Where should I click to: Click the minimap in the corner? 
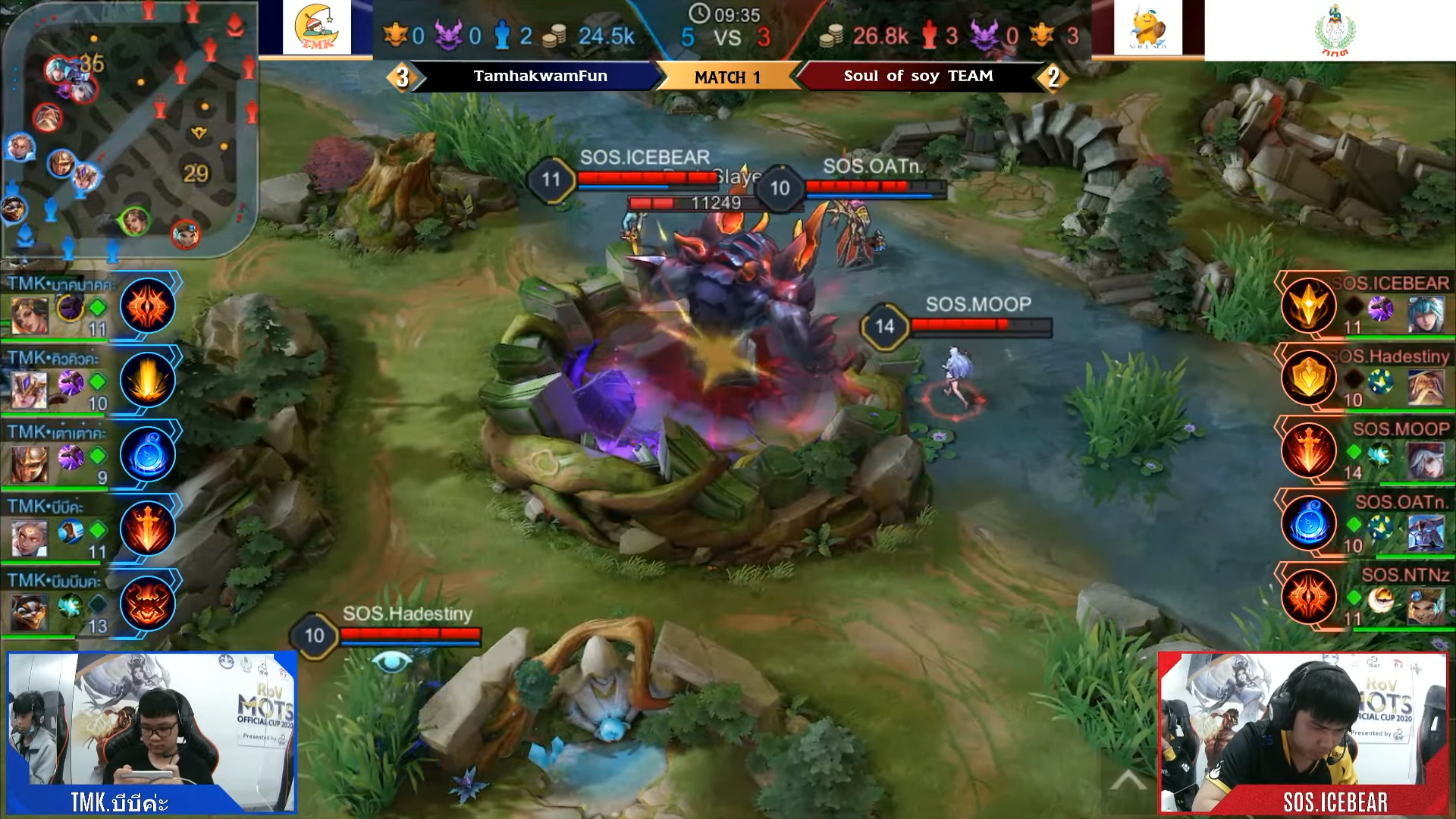tap(129, 129)
